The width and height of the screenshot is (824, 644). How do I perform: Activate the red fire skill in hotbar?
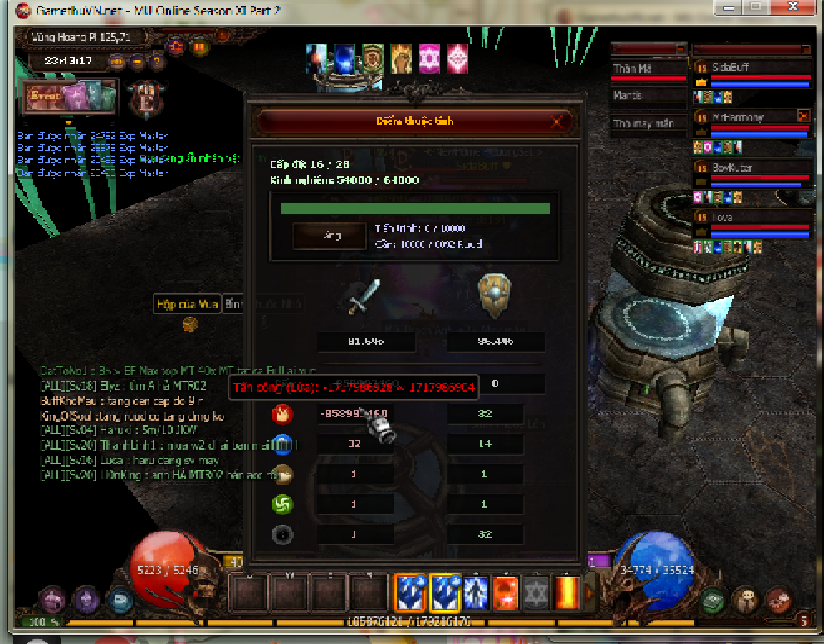pos(506,592)
